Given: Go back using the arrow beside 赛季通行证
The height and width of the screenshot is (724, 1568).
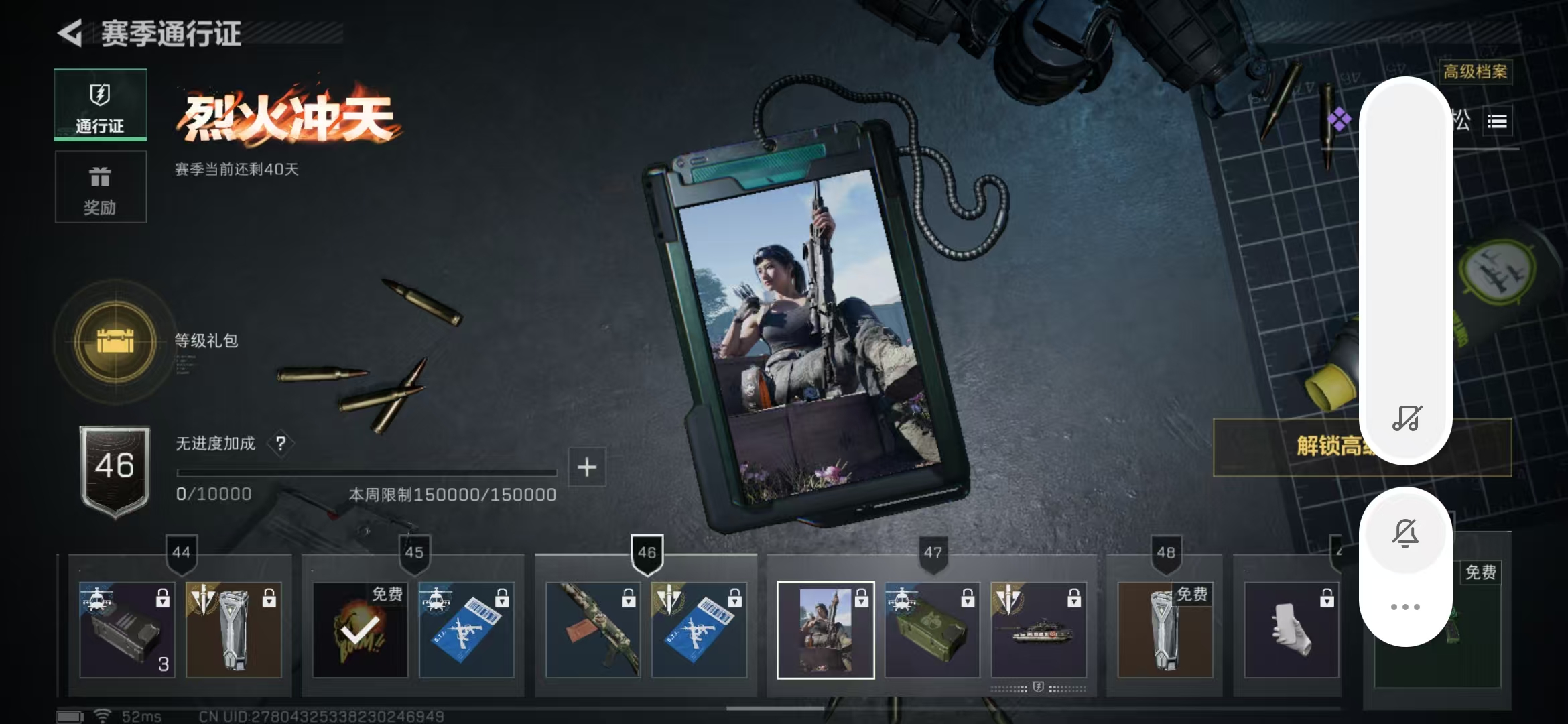Looking at the screenshot, I should click(70, 33).
